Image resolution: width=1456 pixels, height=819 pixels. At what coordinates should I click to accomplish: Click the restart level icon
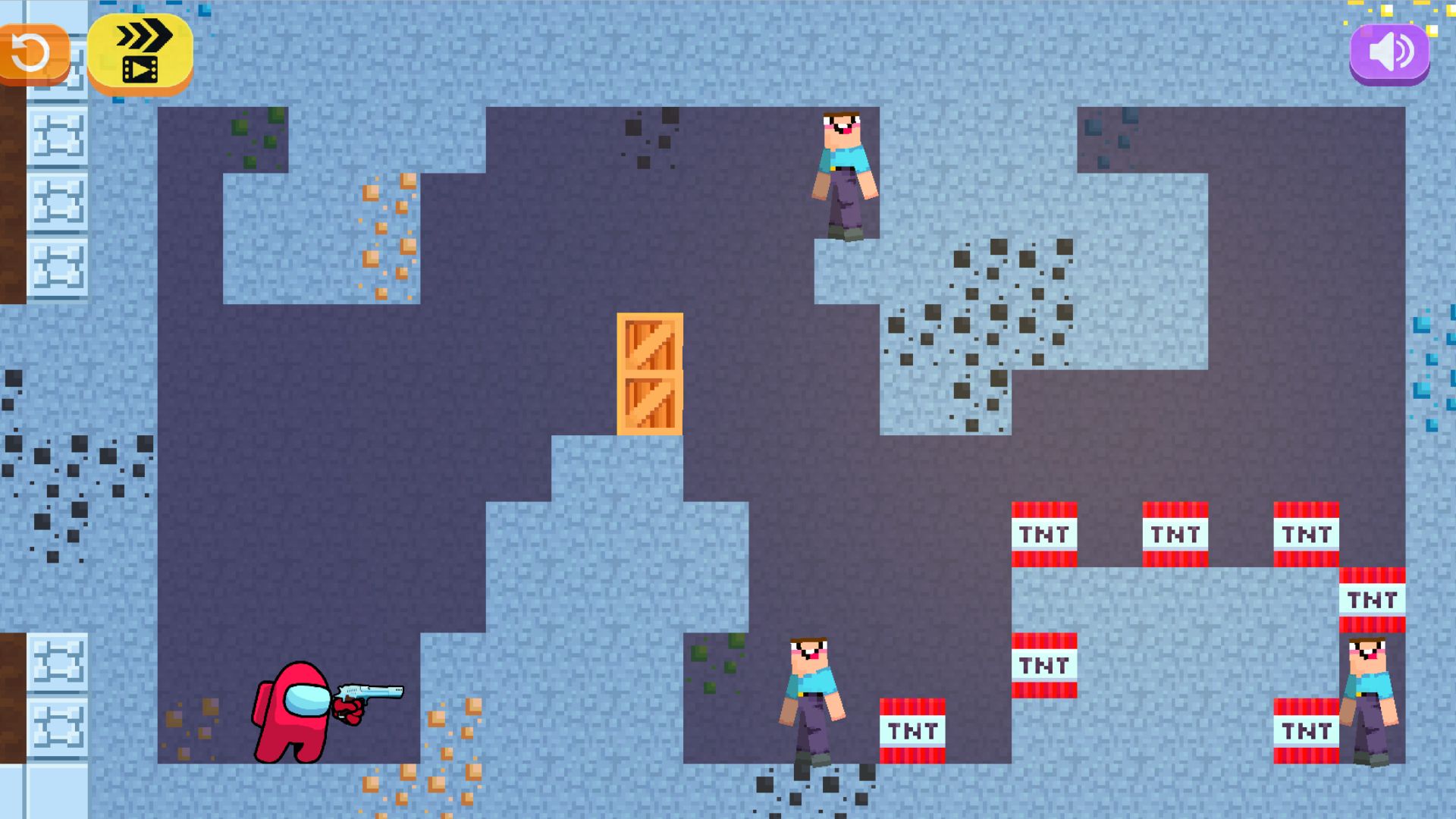coord(30,52)
